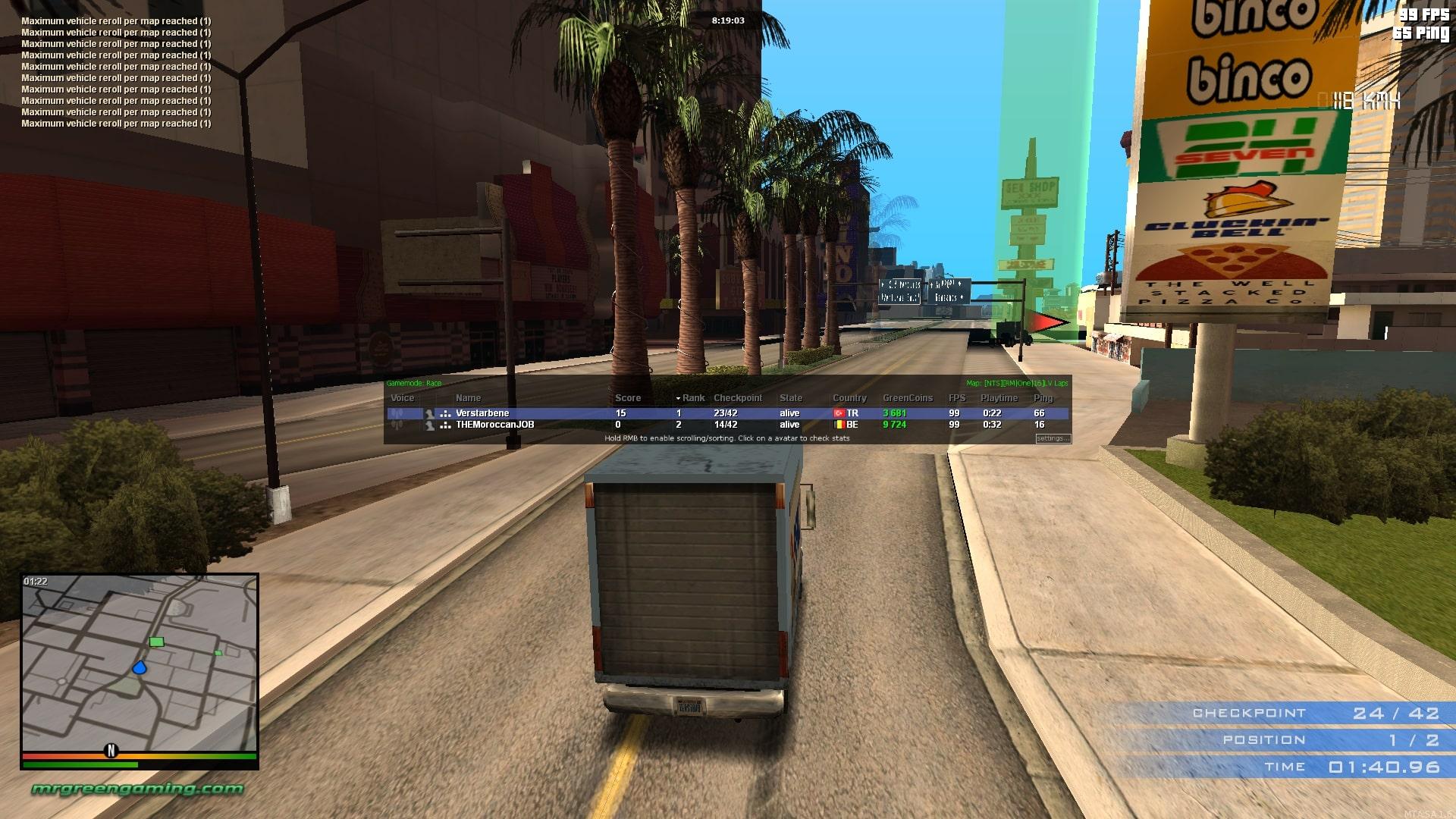Sort scoreboard by the Rank column
Viewport: 1456px width, 819px height.
pos(693,398)
